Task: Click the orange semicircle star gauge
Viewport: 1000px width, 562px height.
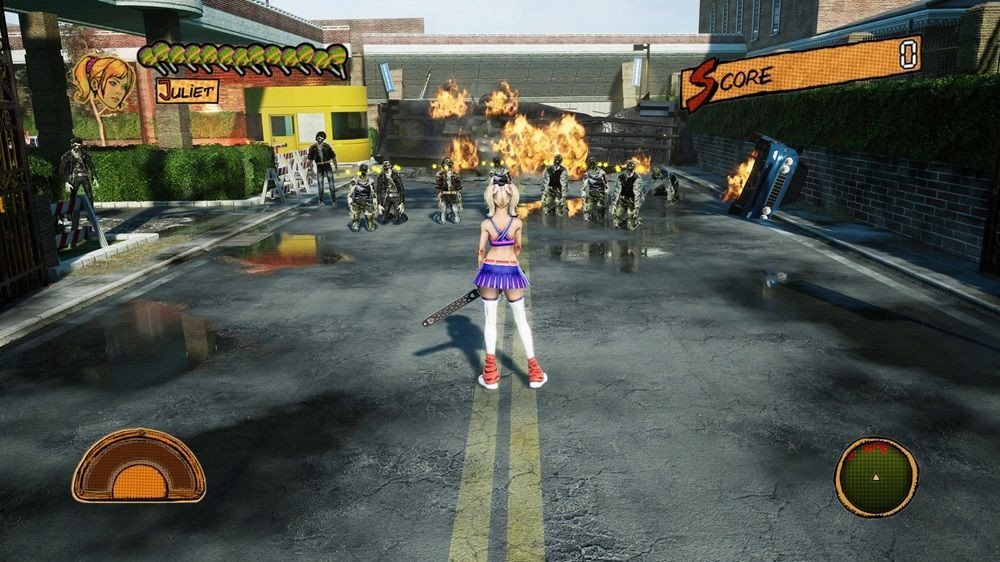Action: (139, 468)
